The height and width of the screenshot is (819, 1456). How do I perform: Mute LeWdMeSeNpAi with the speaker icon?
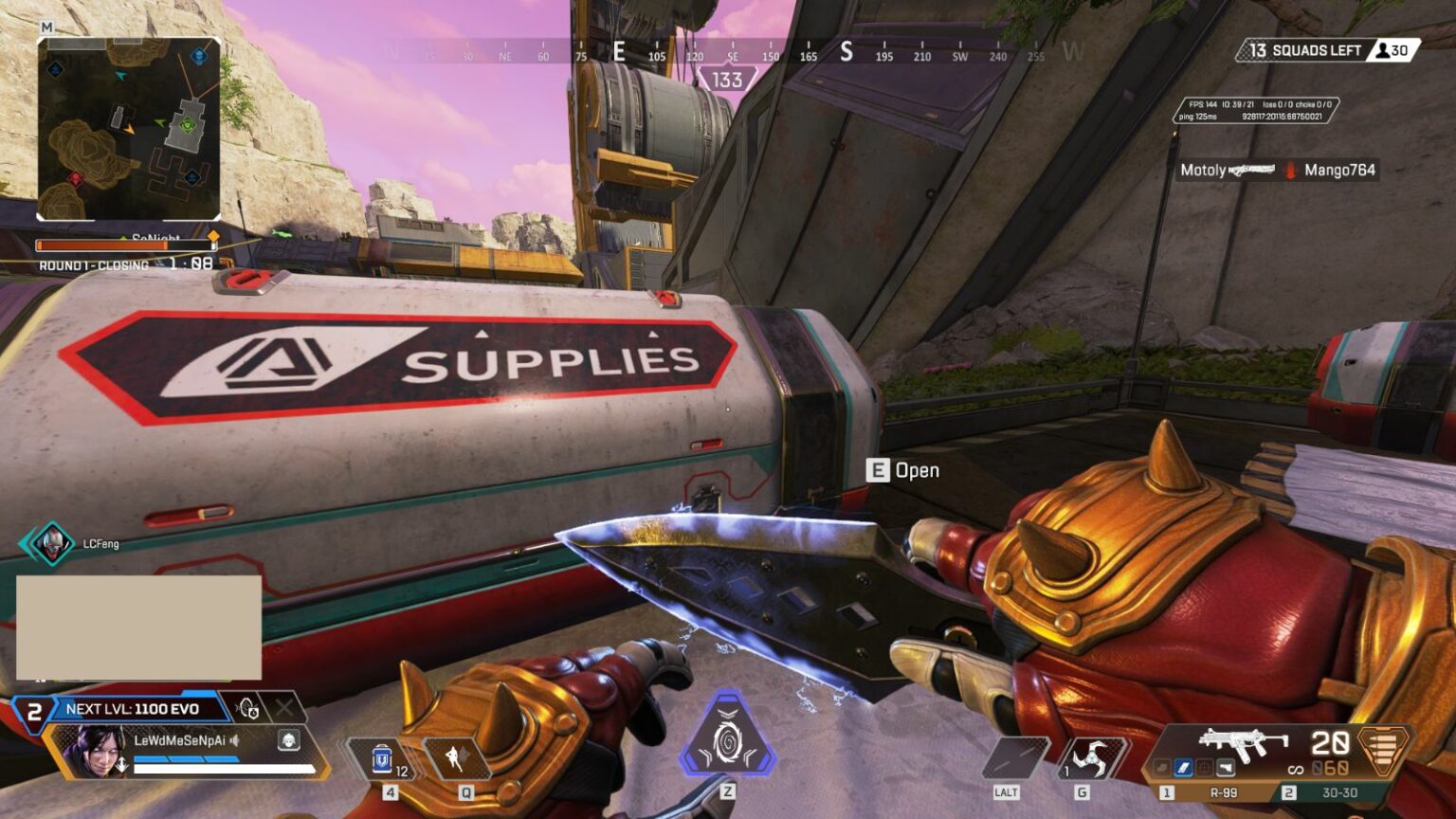tap(234, 742)
